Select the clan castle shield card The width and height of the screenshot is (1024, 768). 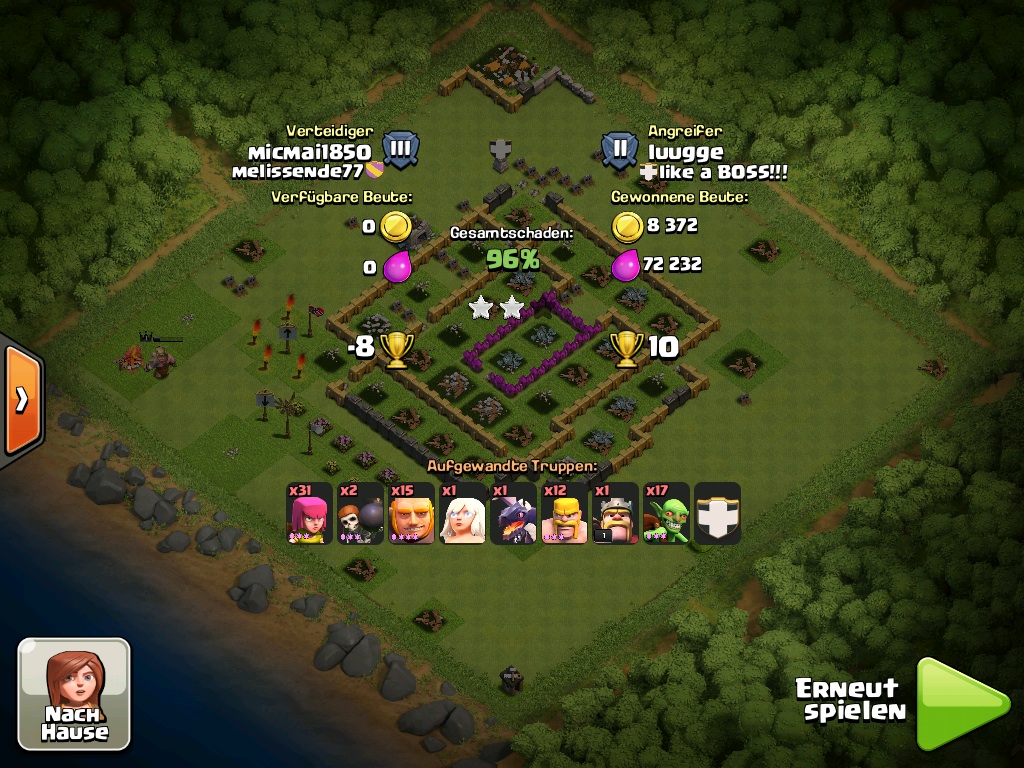tap(718, 514)
